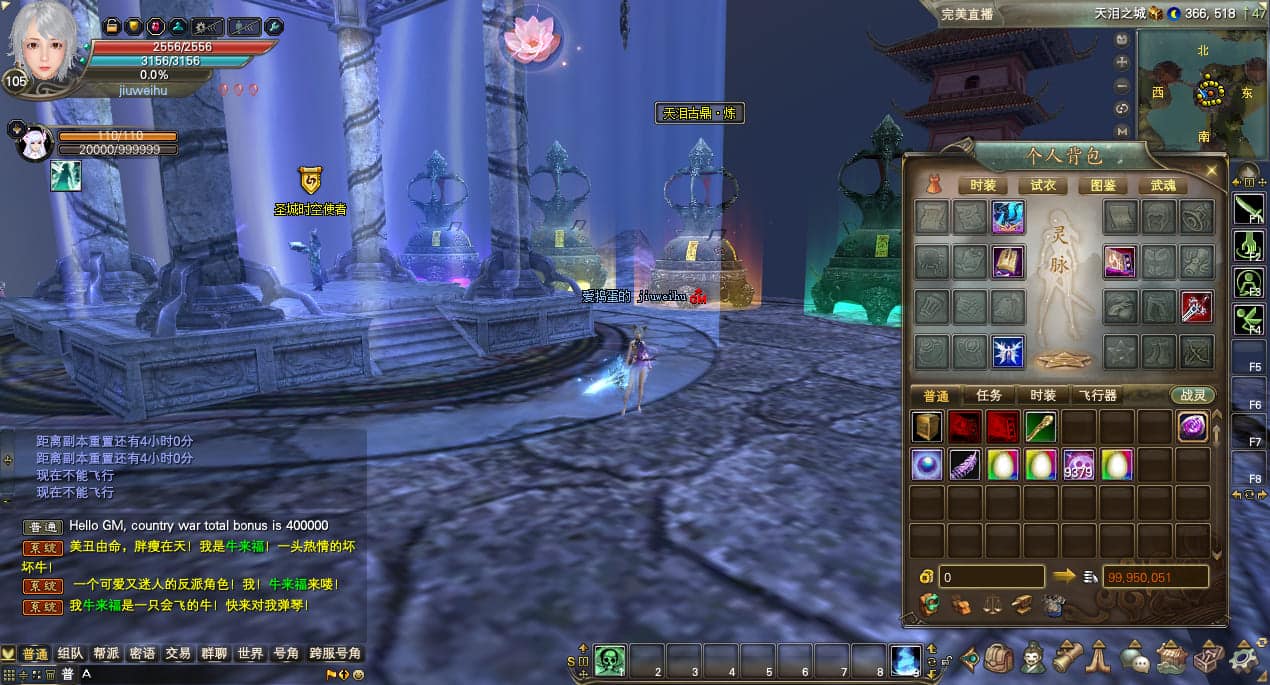
Task: Click the 圣城时空使者 quest shield marker
Action: pos(310,181)
